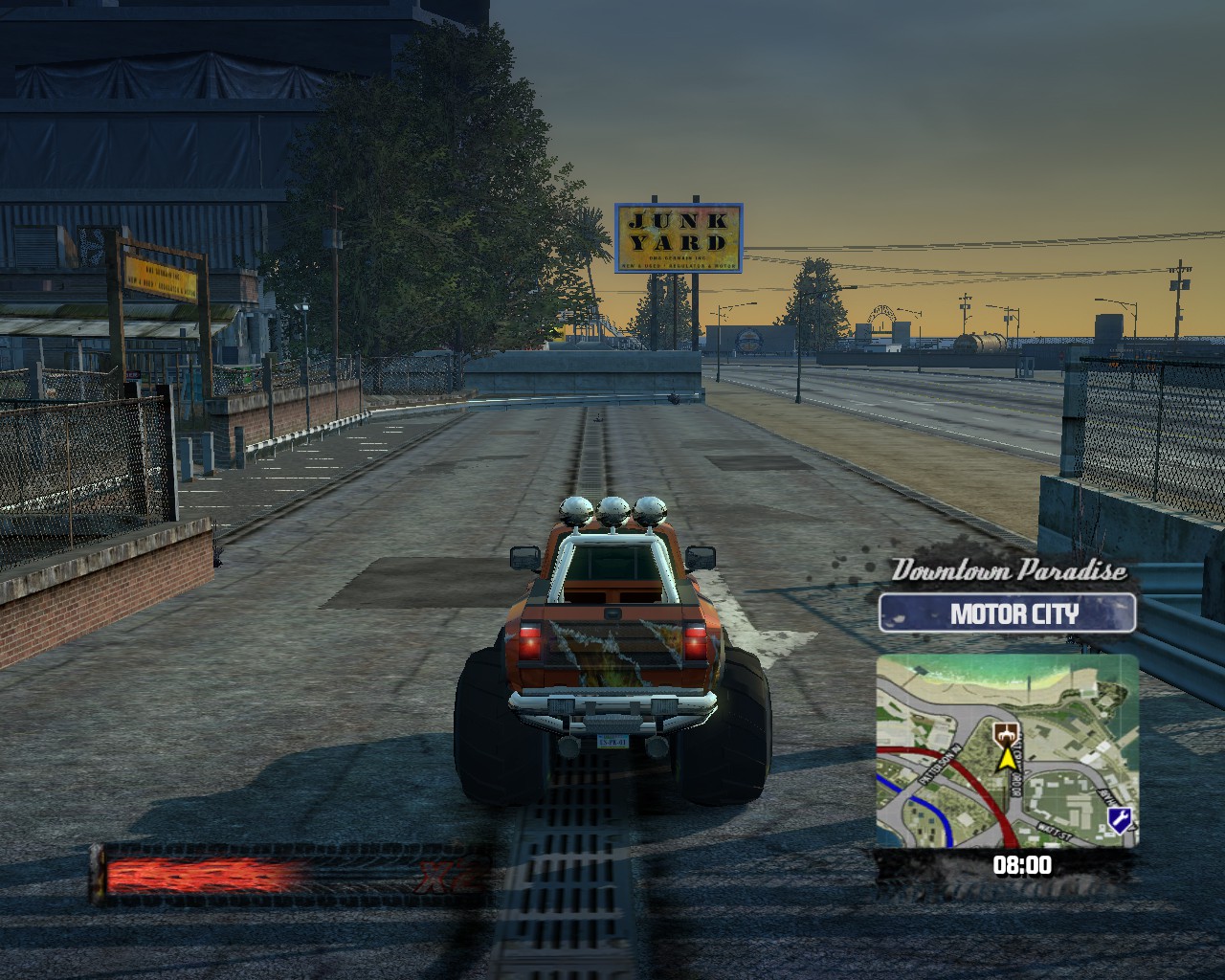
Task: Click the blue wrench repair shop marker
Action: (1118, 818)
